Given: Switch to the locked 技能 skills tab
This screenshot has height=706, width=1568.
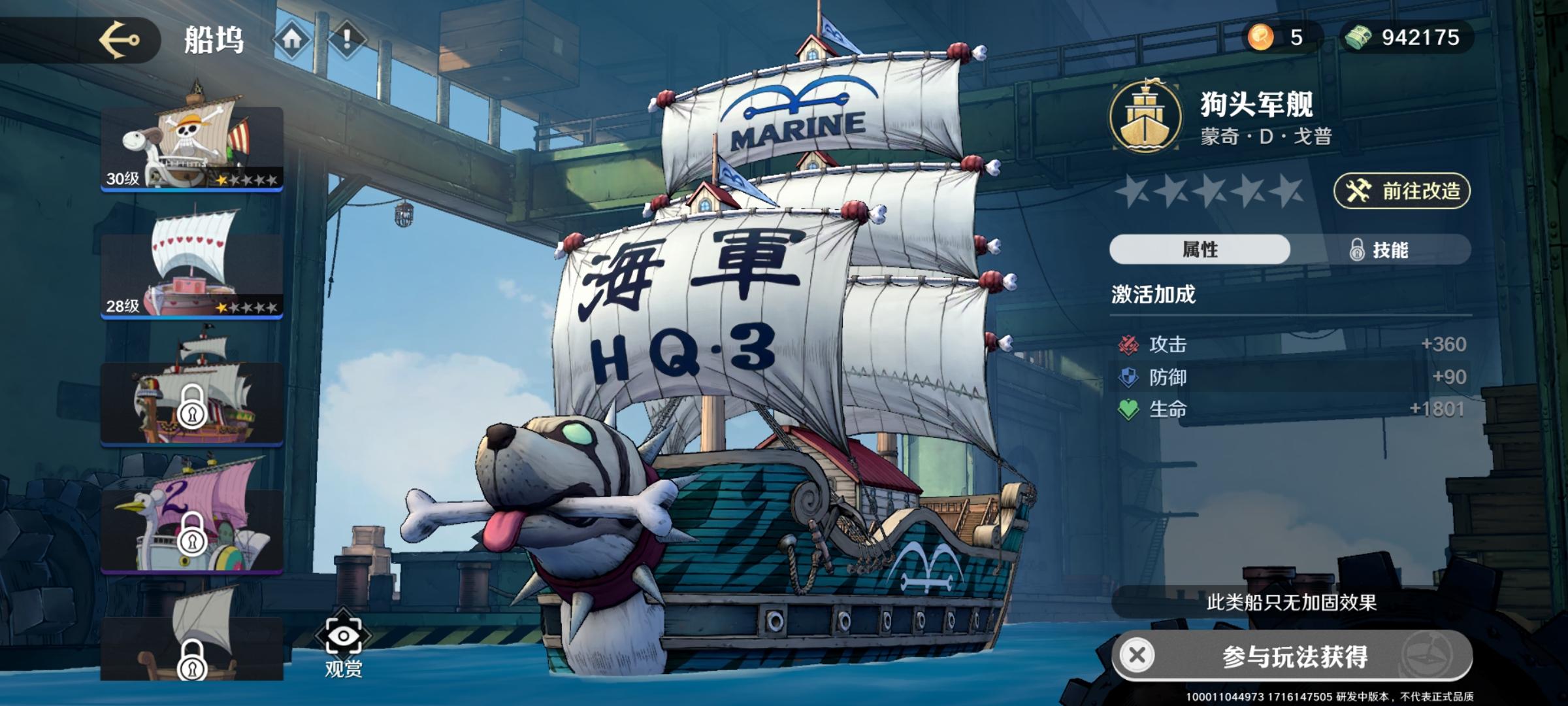Looking at the screenshot, I should (1380, 250).
